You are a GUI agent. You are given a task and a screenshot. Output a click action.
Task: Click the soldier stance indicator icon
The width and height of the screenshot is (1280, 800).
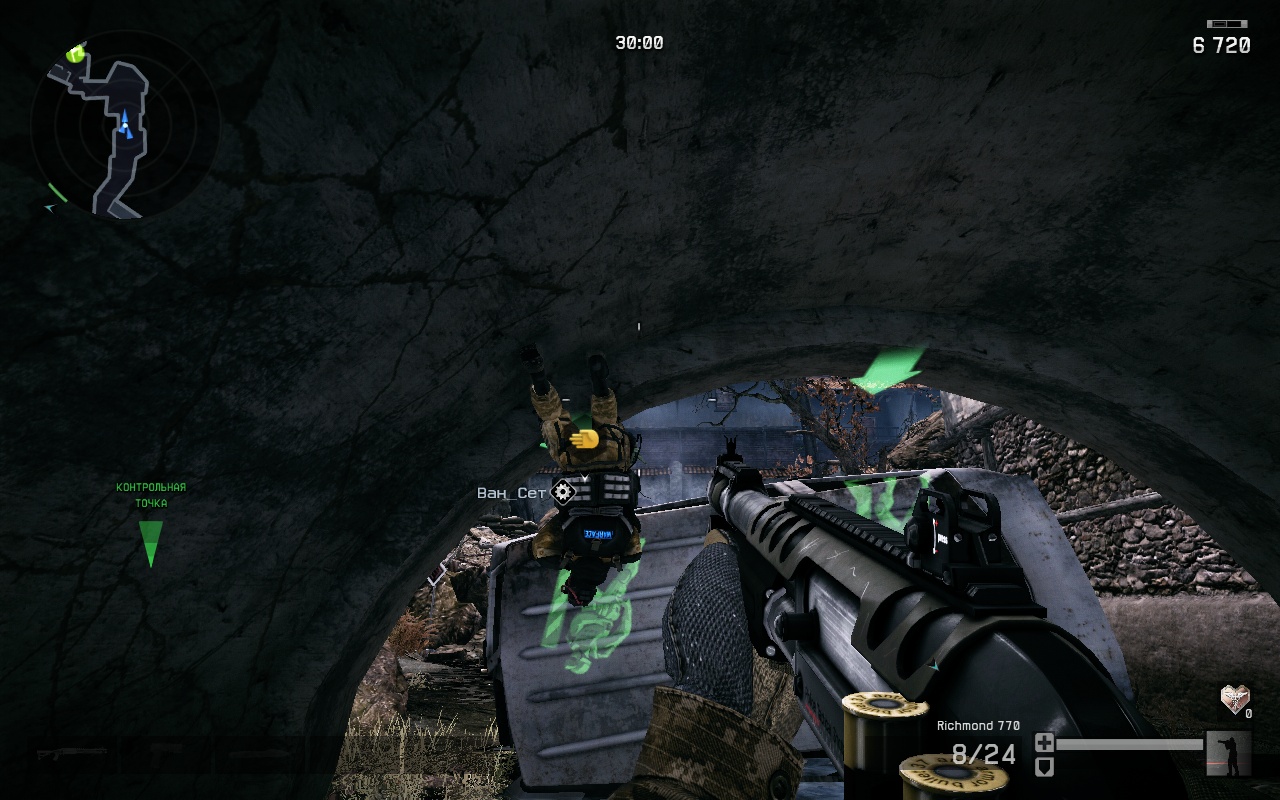1228,753
